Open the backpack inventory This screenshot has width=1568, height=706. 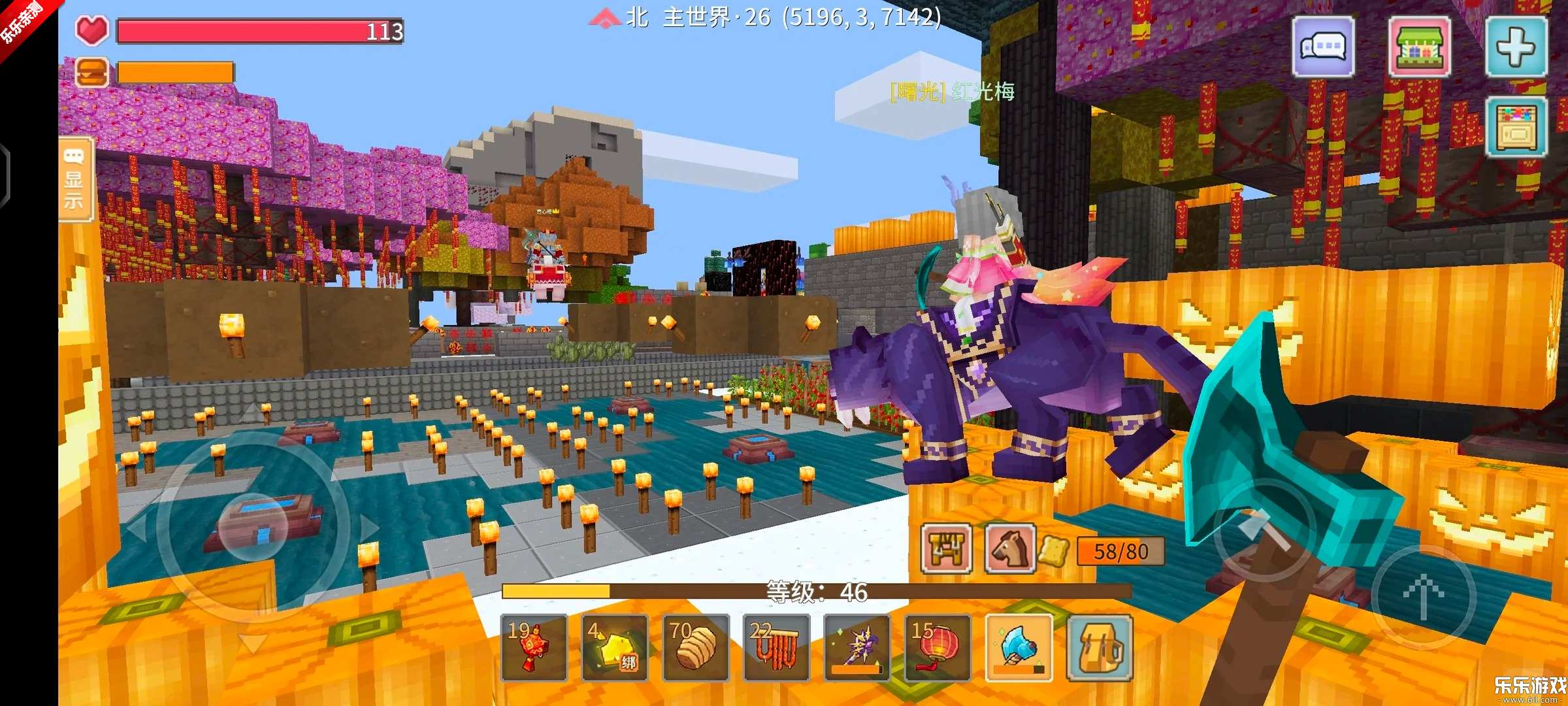click(x=1099, y=647)
